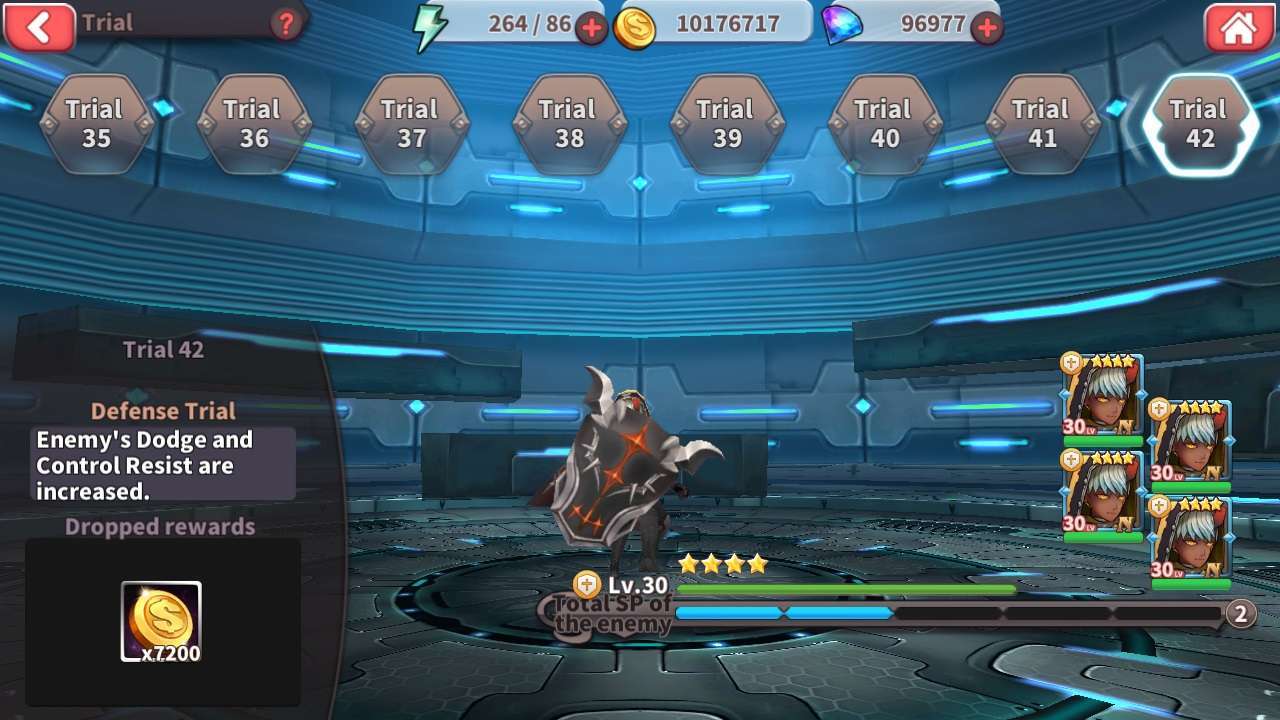Select the Trial 36 stage
The height and width of the screenshot is (720, 1280).
tap(254, 124)
